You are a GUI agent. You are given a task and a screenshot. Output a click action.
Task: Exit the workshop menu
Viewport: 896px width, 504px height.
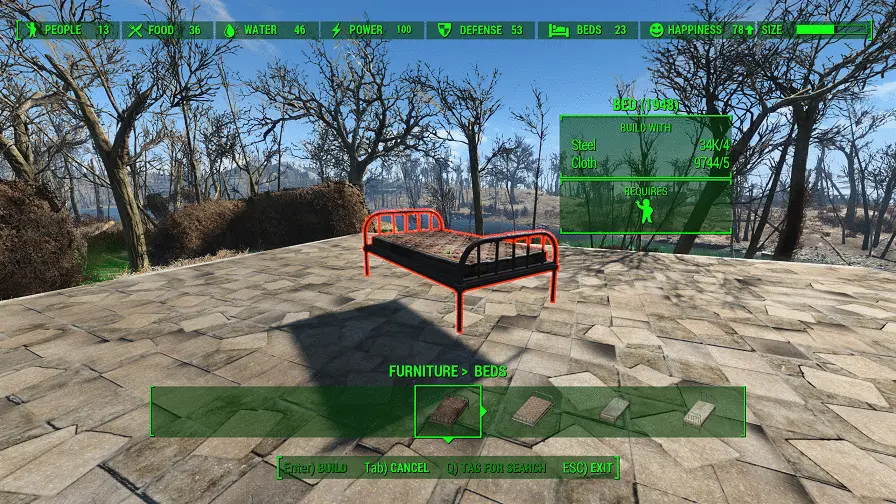pyautogui.click(x=589, y=468)
